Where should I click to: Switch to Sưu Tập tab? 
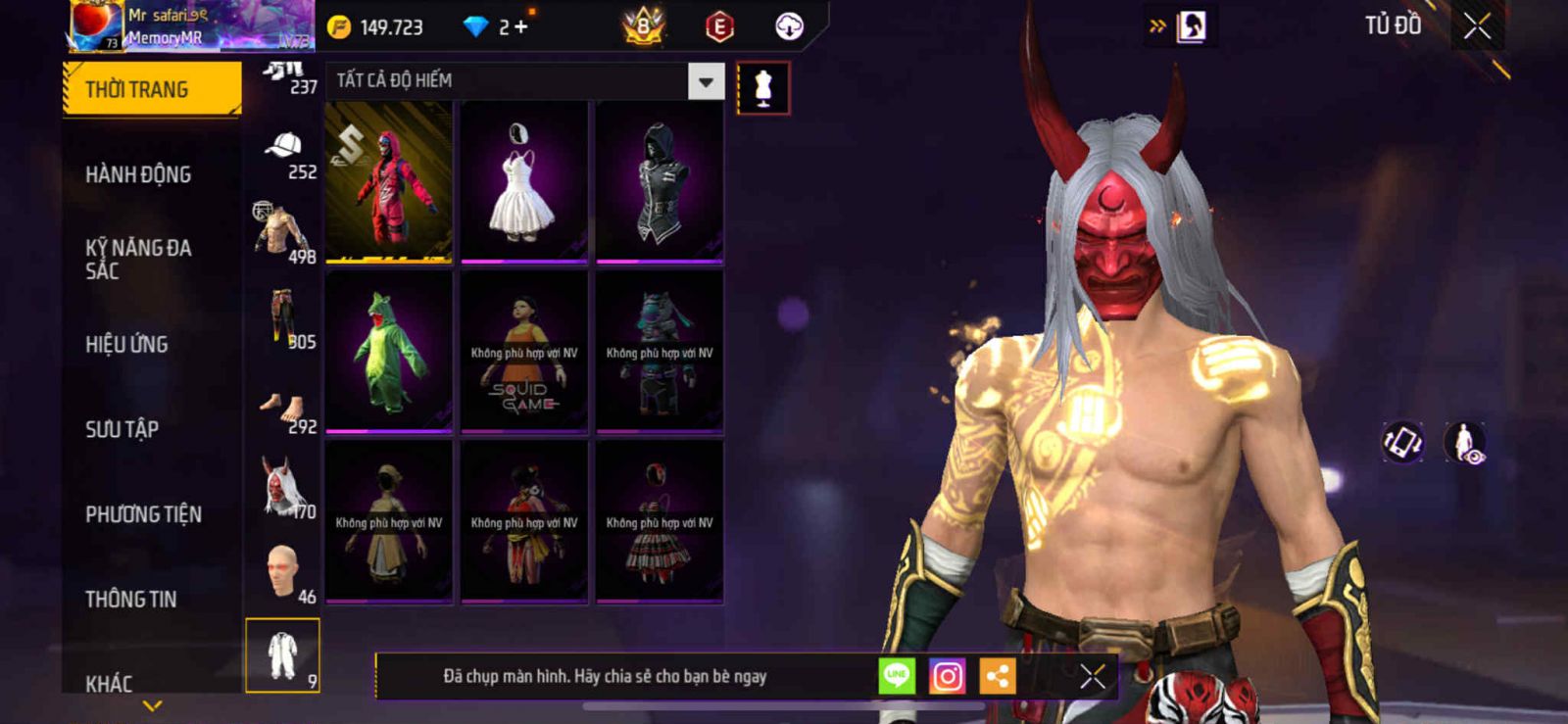tap(122, 429)
